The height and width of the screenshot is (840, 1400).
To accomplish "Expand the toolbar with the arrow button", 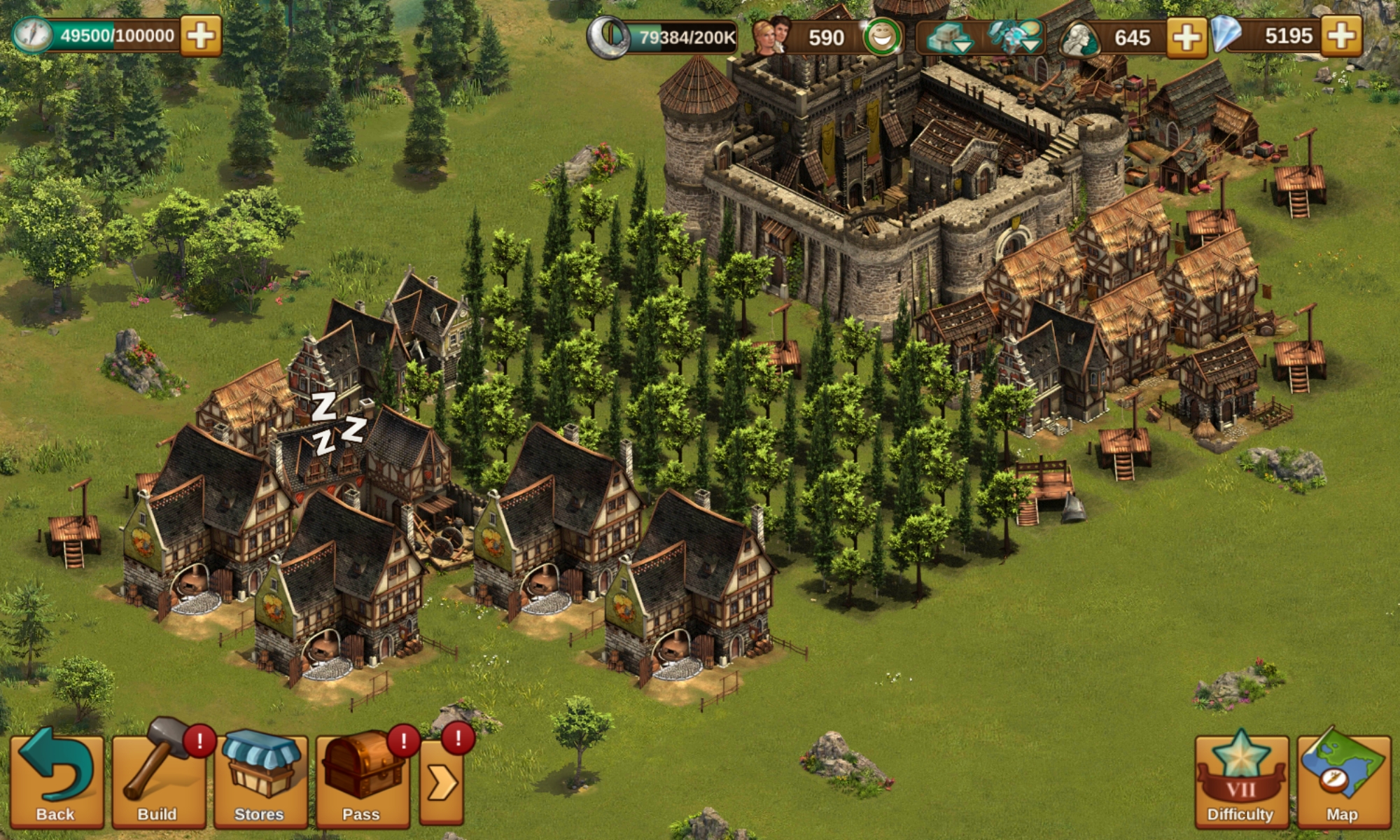I will click(x=442, y=783).
